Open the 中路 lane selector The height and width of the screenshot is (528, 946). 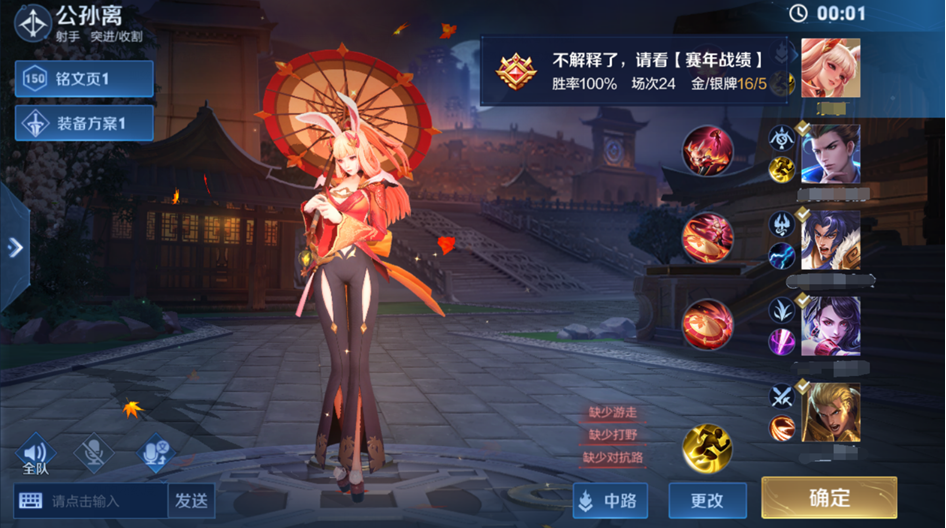tap(610, 500)
